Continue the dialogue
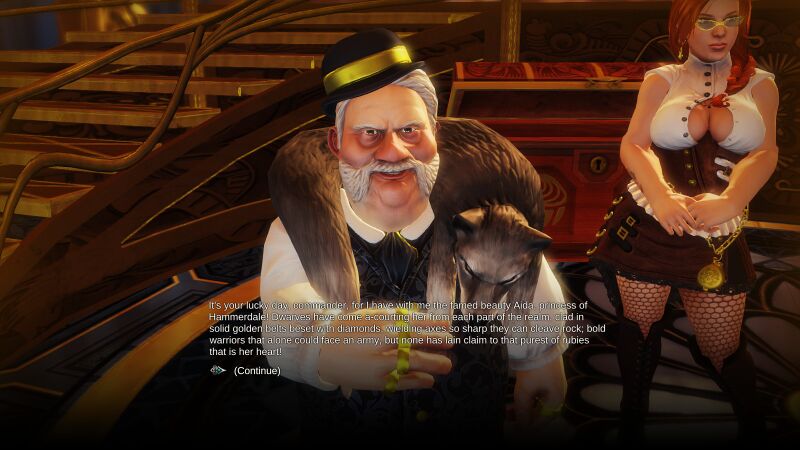The image size is (800, 450). (x=256, y=371)
